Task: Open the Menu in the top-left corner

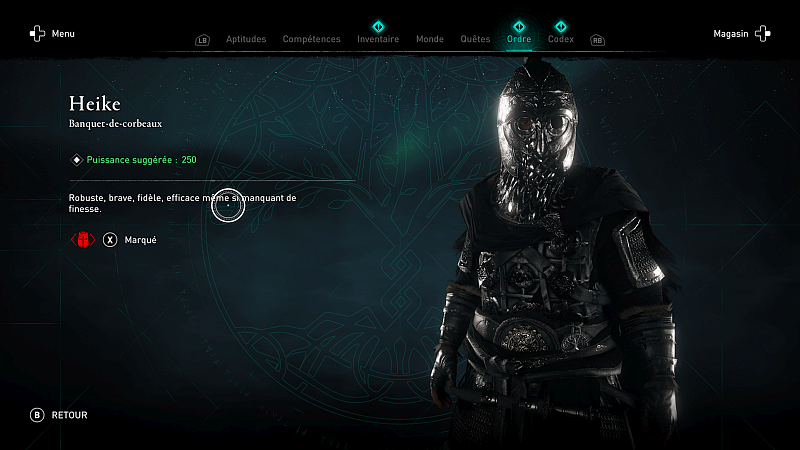Action: [52, 34]
